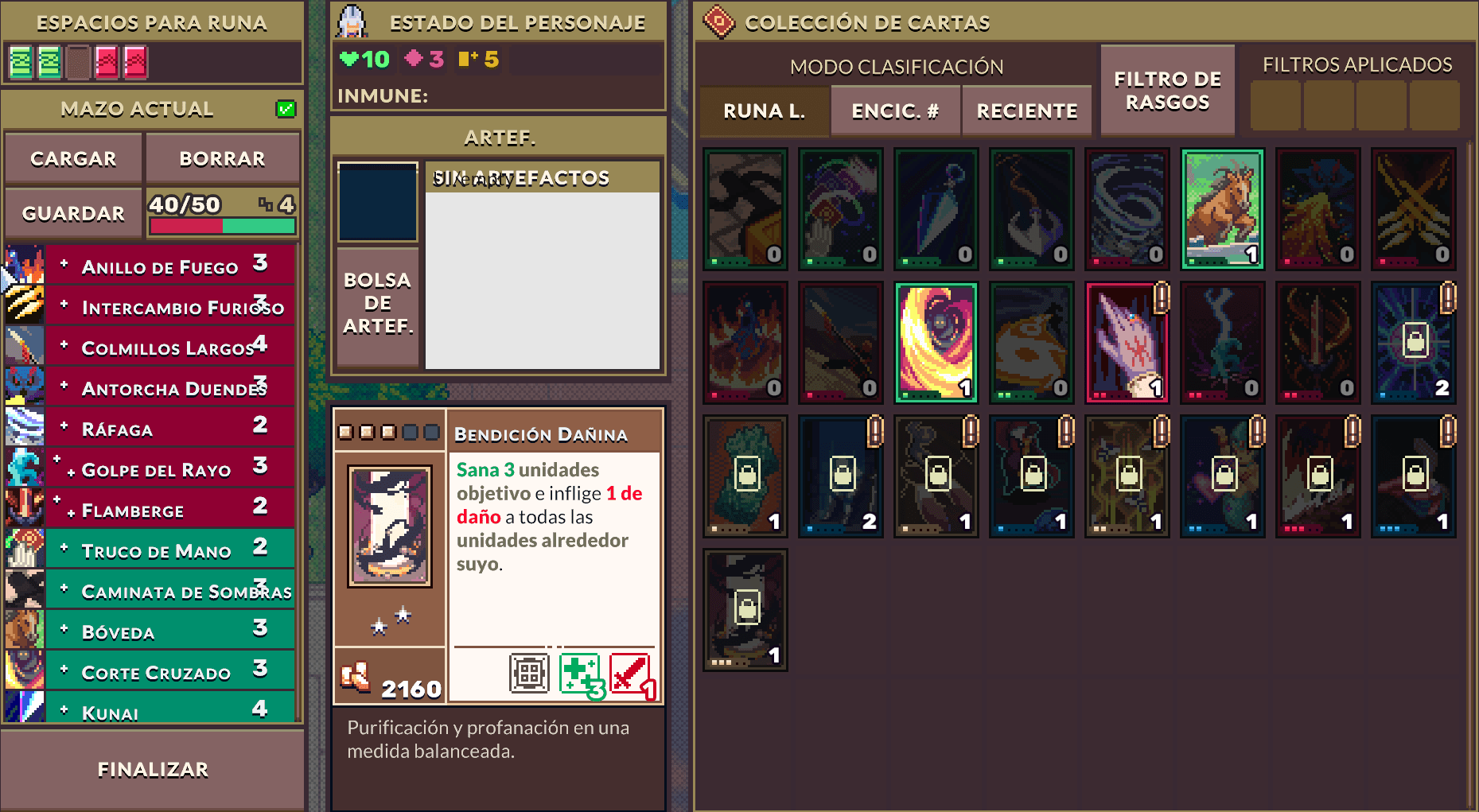The height and width of the screenshot is (812, 1479).
Task: Click the horse card thumbnail in the collection
Action: pyautogui.click(x=1222, y=208)
